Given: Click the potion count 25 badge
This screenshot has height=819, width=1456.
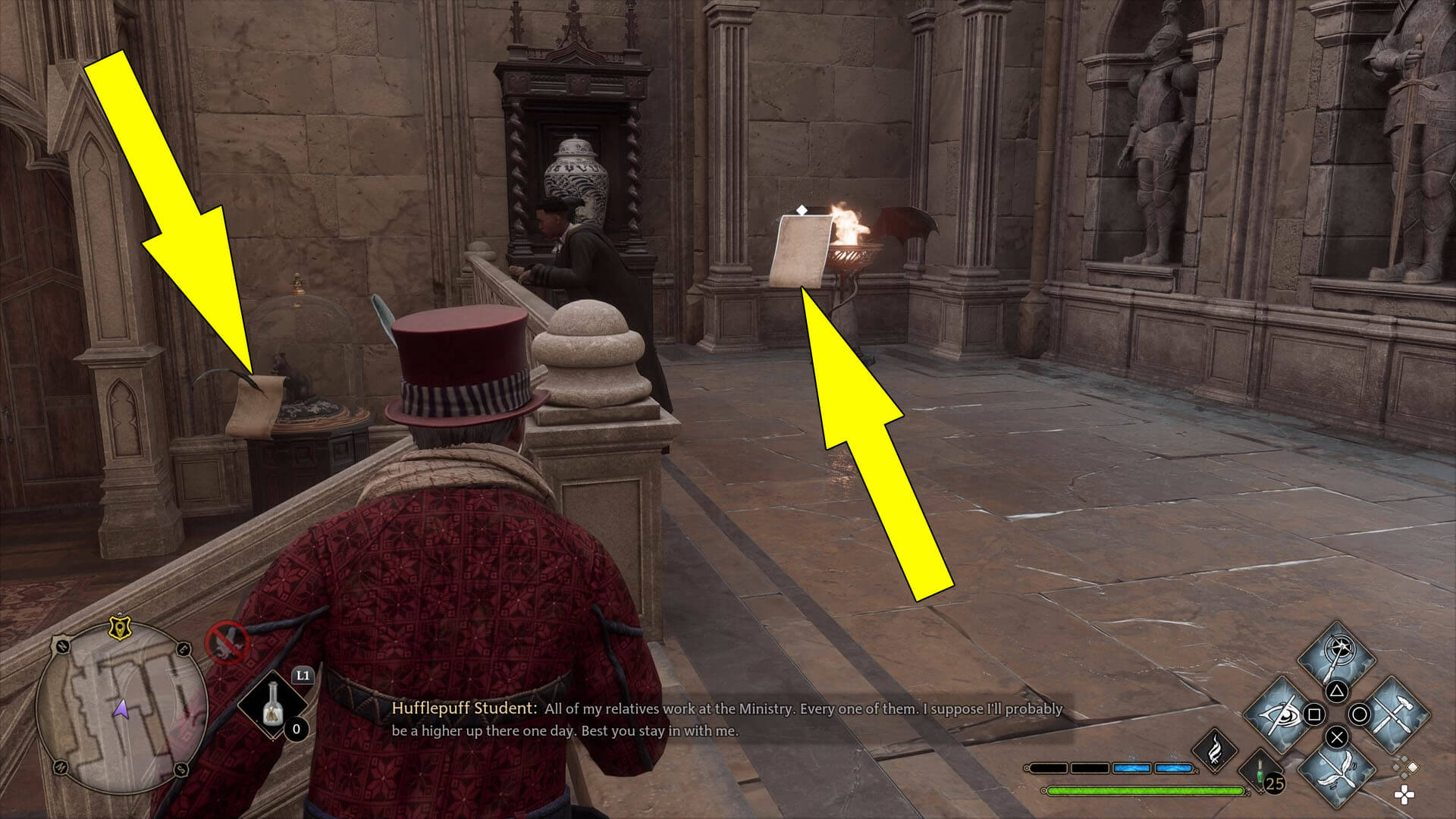Looking at the screenshot, I should 1276,783.
